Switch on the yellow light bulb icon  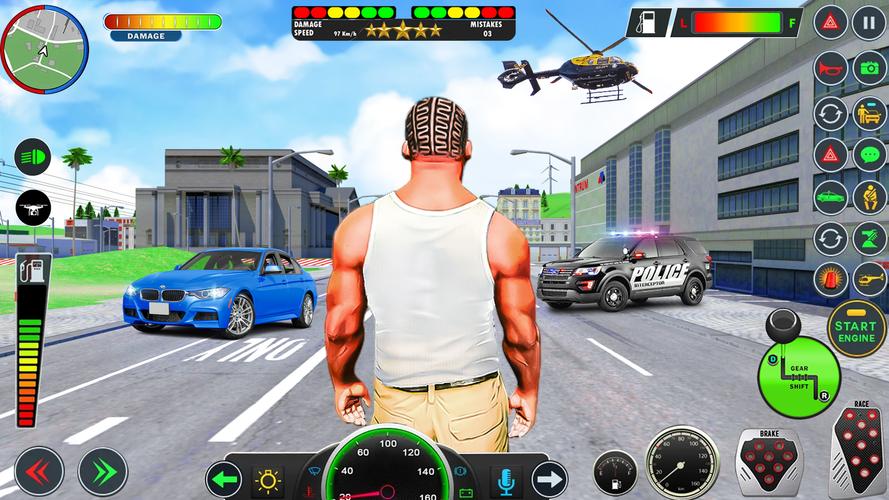pyautogui.click(x=268, y=479)
